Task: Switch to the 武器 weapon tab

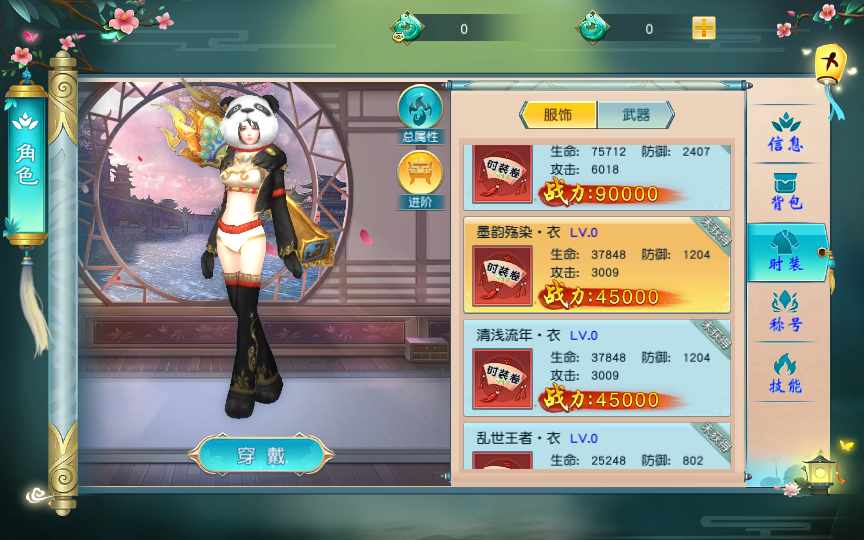Action: [635, 114]
